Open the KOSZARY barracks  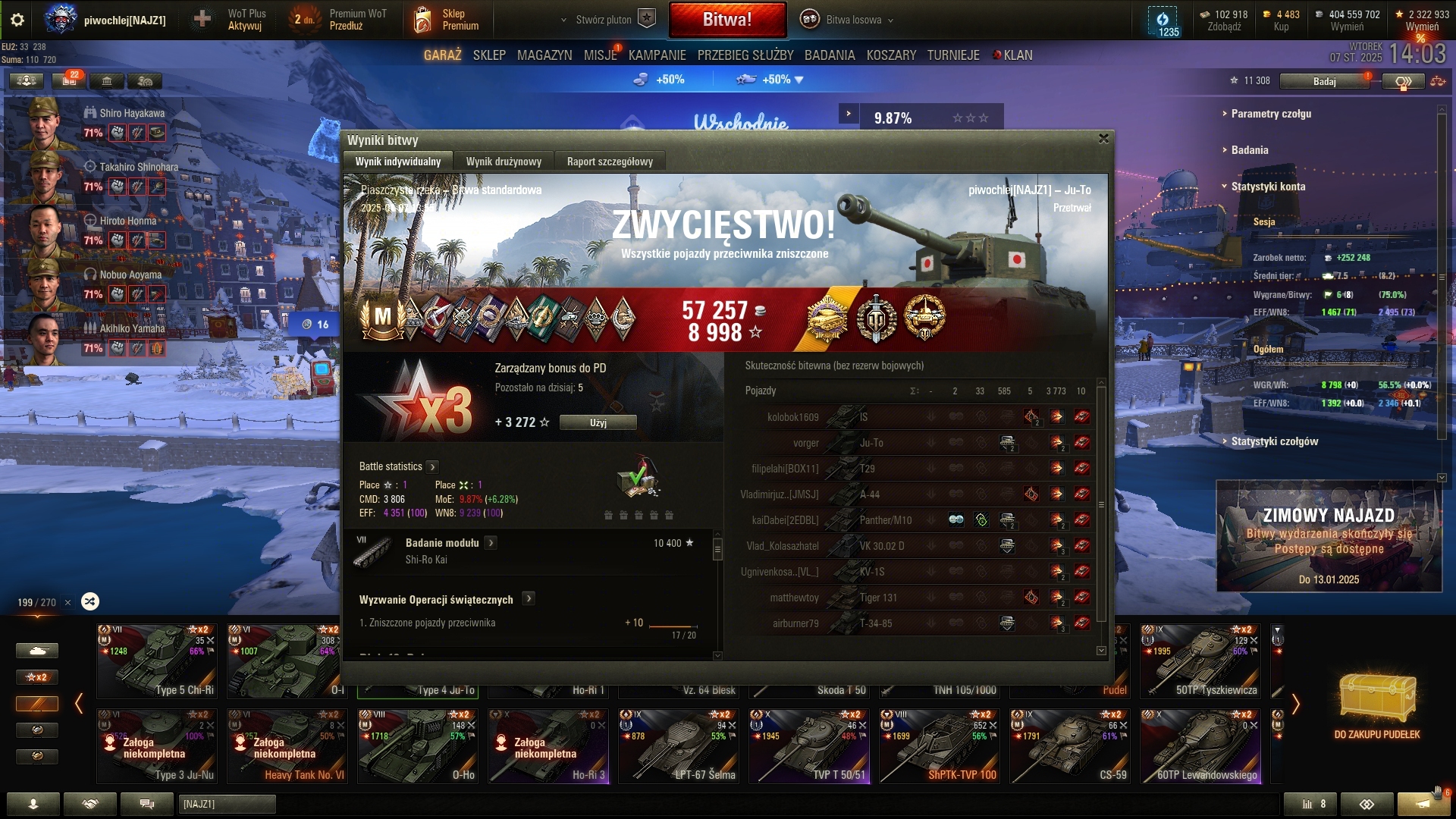[x=891, y=55]
